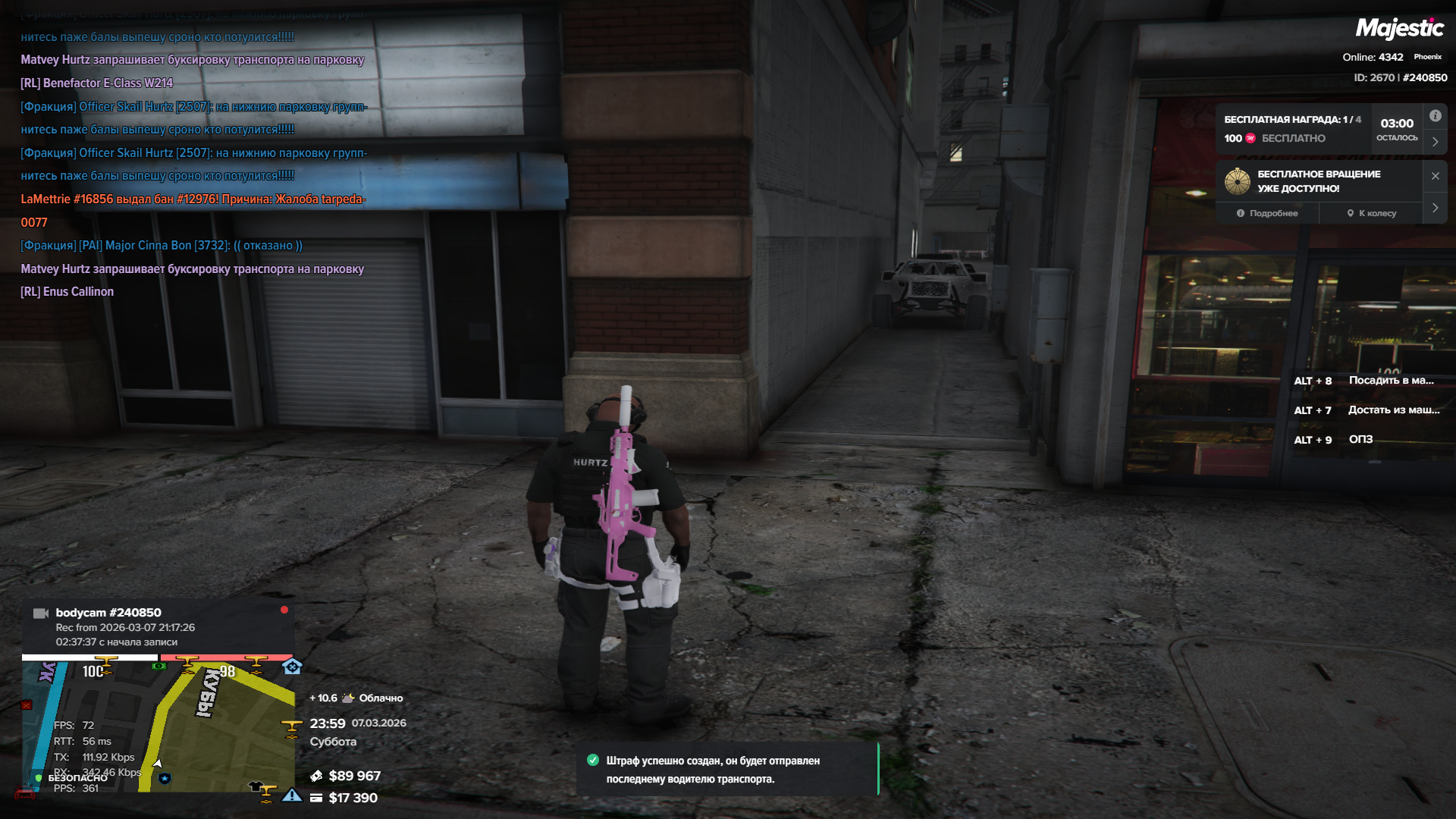1456x819 pixels.
Task: Open the free reward info icon
Action: (1435, 116)
